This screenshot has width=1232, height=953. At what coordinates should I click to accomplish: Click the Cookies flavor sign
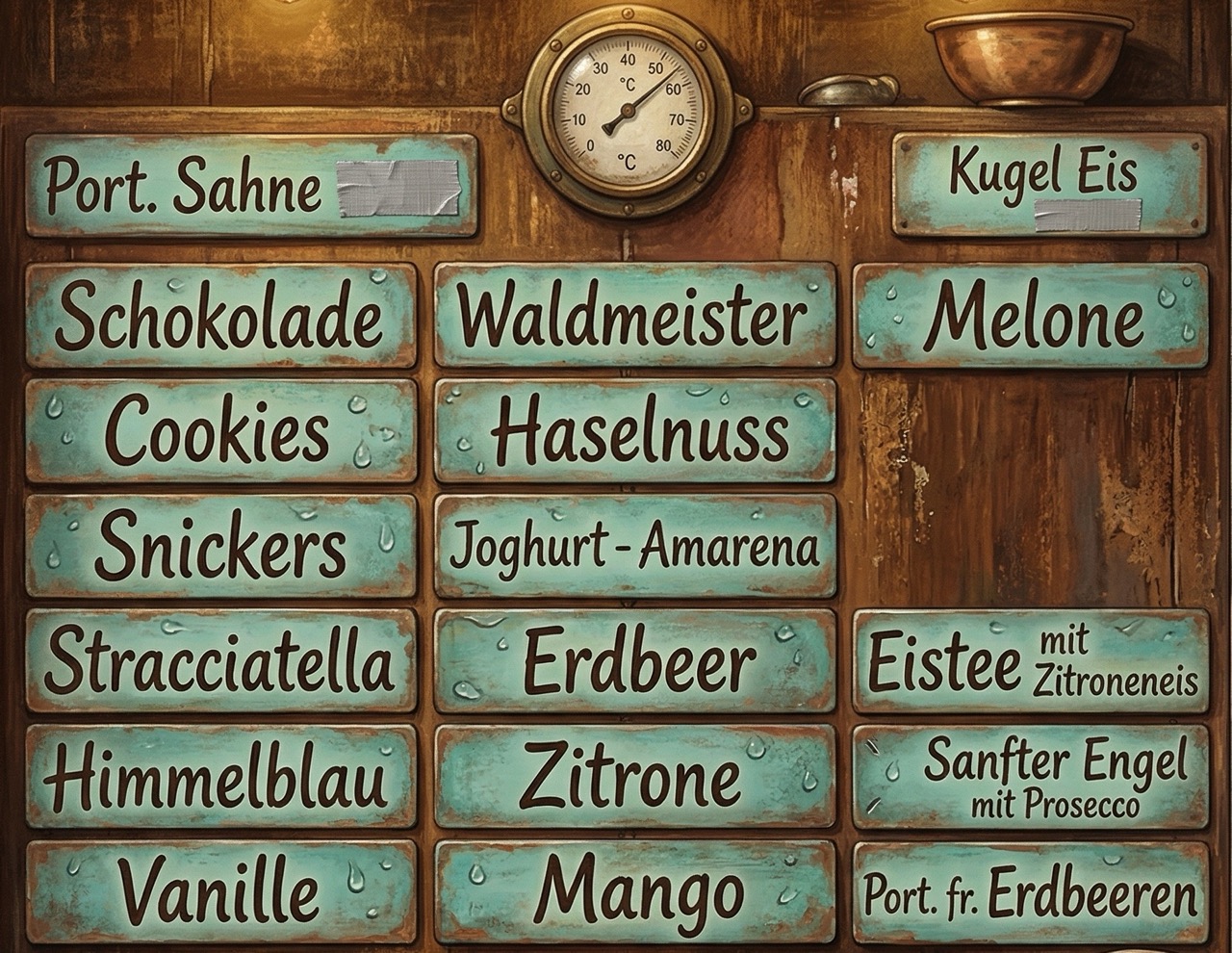tap(220, 429)
